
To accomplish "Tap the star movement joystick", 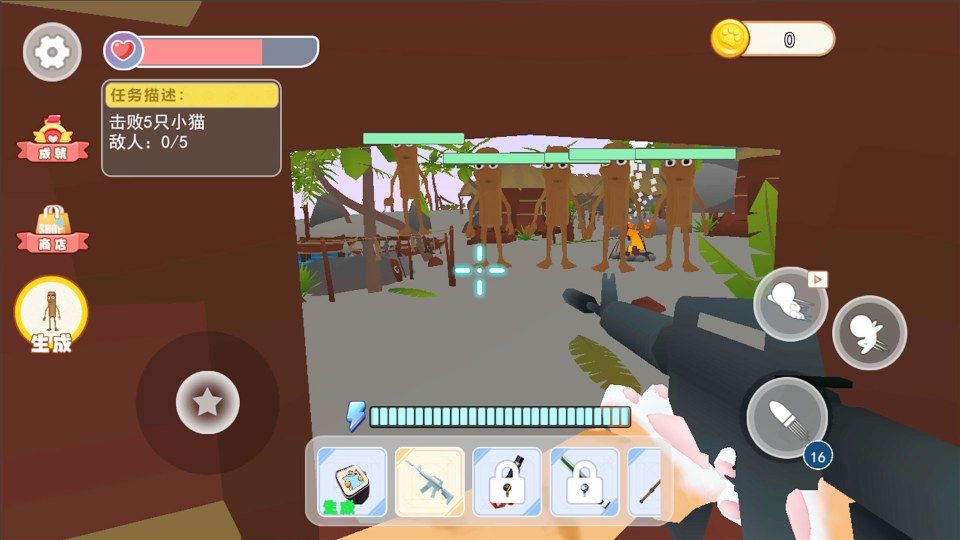I will click(x=207, y=402).
